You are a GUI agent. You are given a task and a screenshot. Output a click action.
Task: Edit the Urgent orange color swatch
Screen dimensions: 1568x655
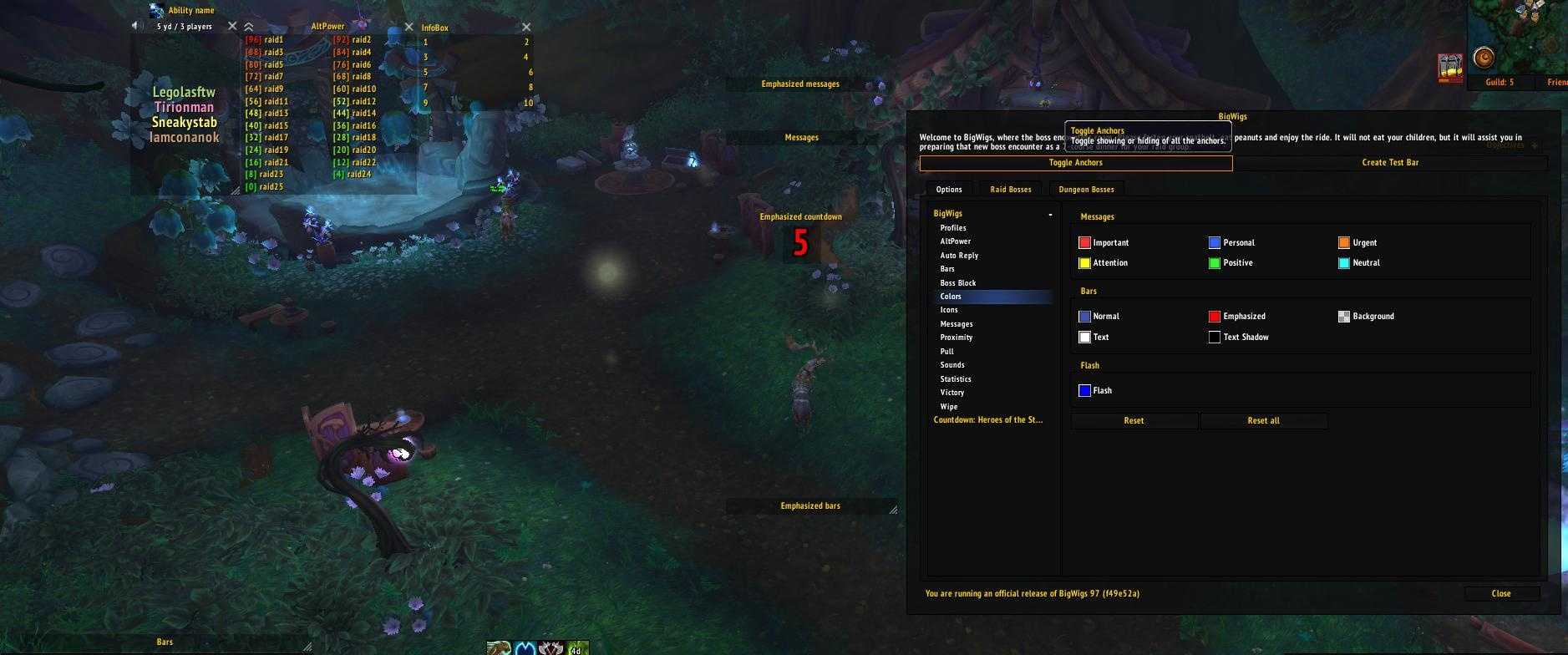point(1343,243)
